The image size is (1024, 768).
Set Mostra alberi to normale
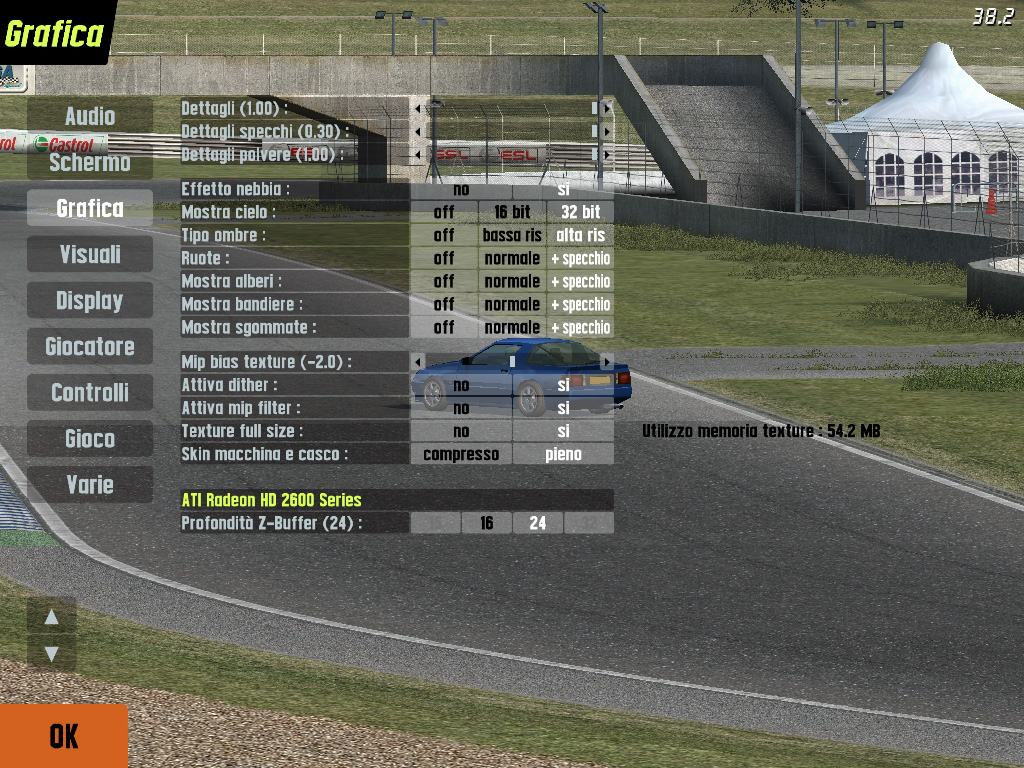(512, 281)
